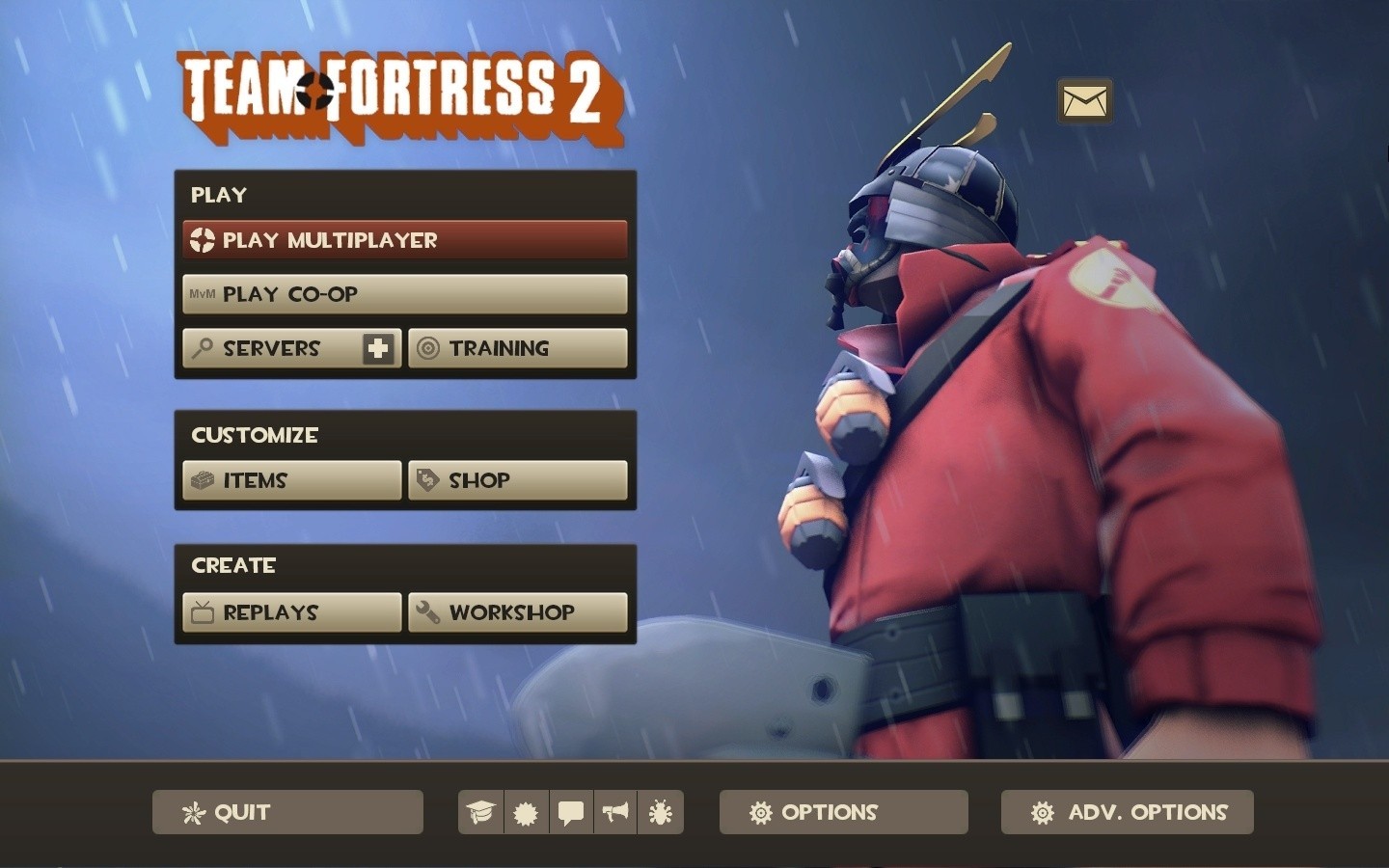Open the speech bubble comments icon

(570, 812)
